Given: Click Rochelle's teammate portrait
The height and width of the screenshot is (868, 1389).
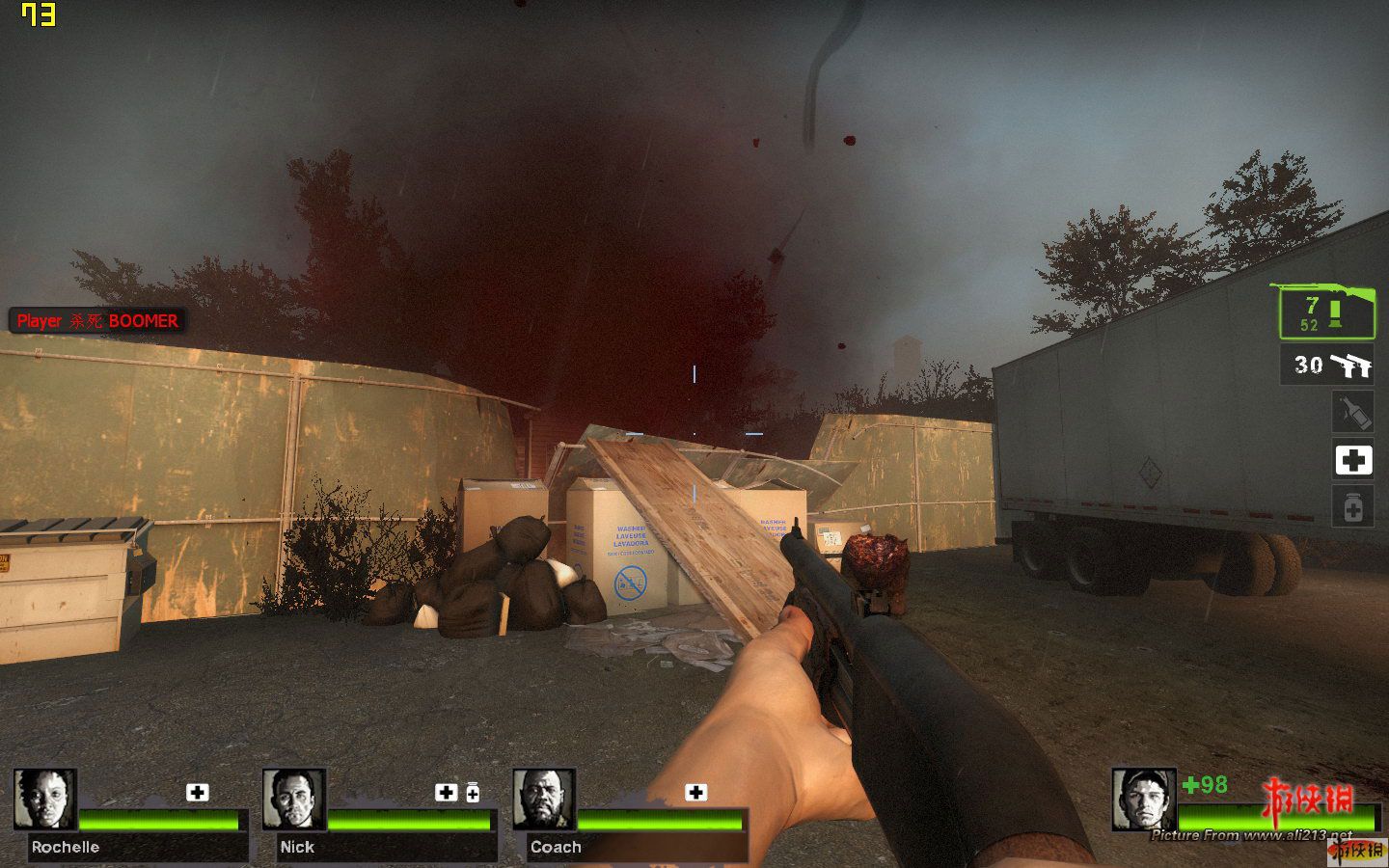Looking at the screenshot, I should click(x=45, y=799).
